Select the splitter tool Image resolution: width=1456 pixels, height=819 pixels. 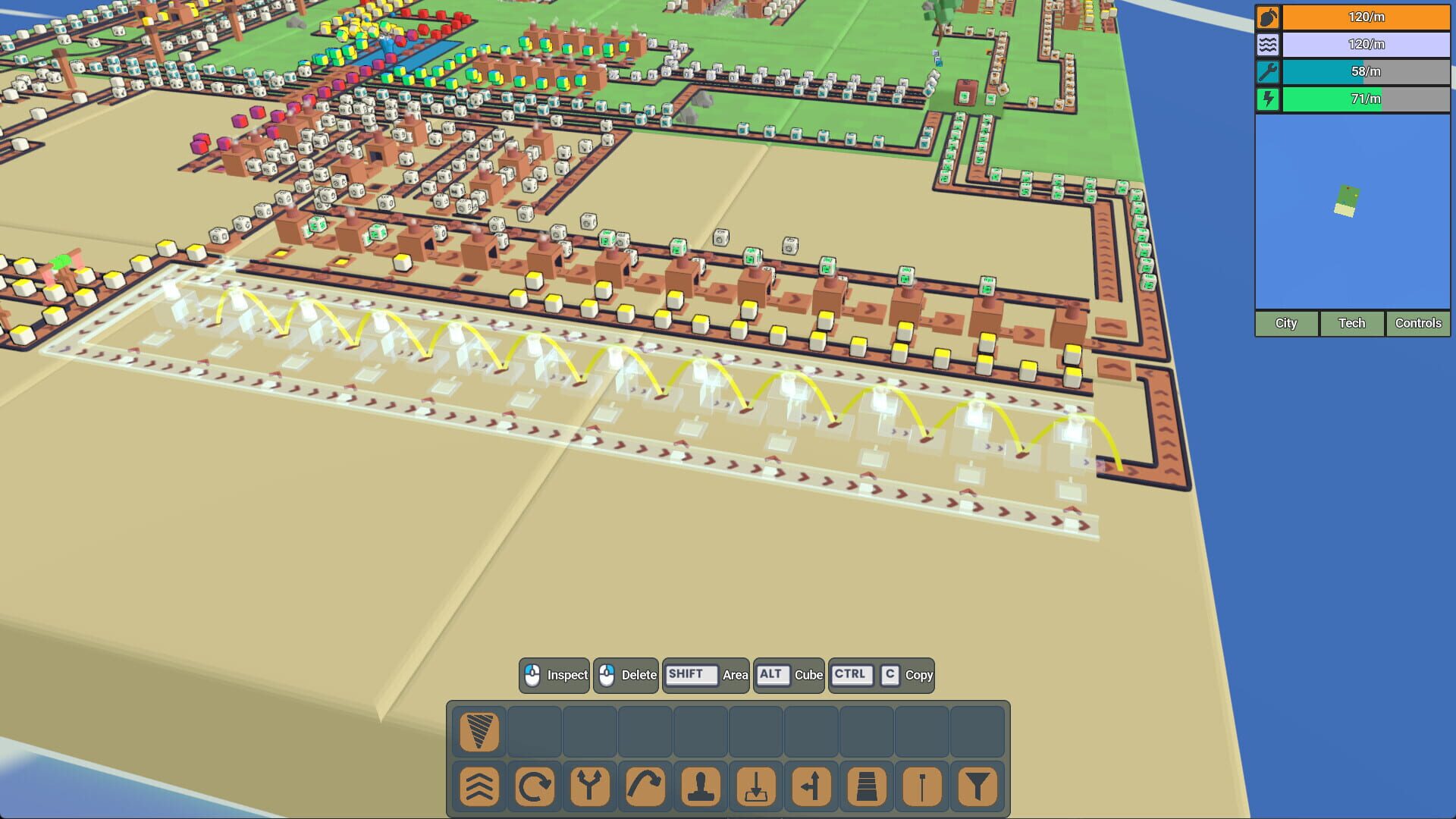click(x=588, y=786)
